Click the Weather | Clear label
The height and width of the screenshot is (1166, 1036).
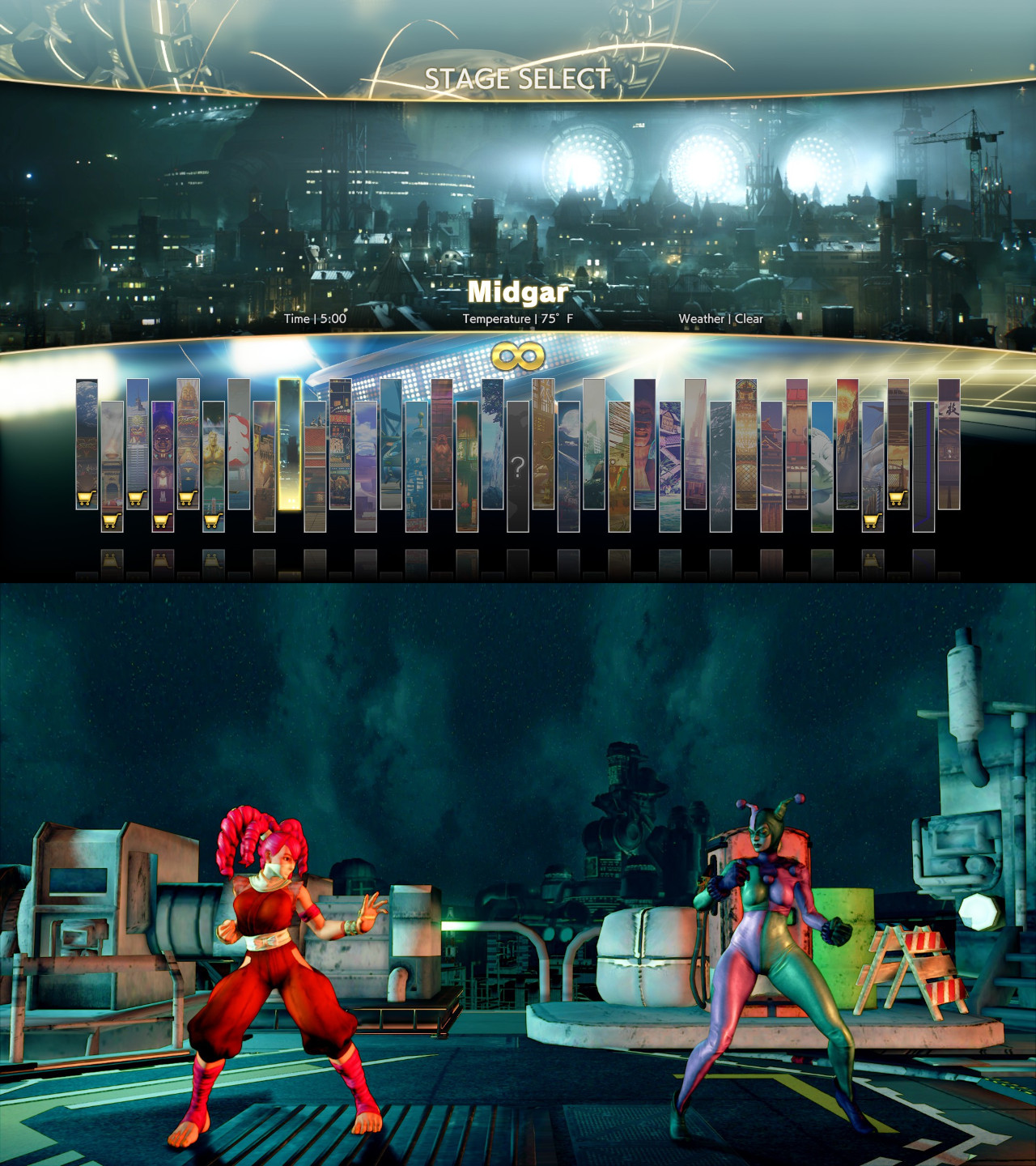coord(721,319)
